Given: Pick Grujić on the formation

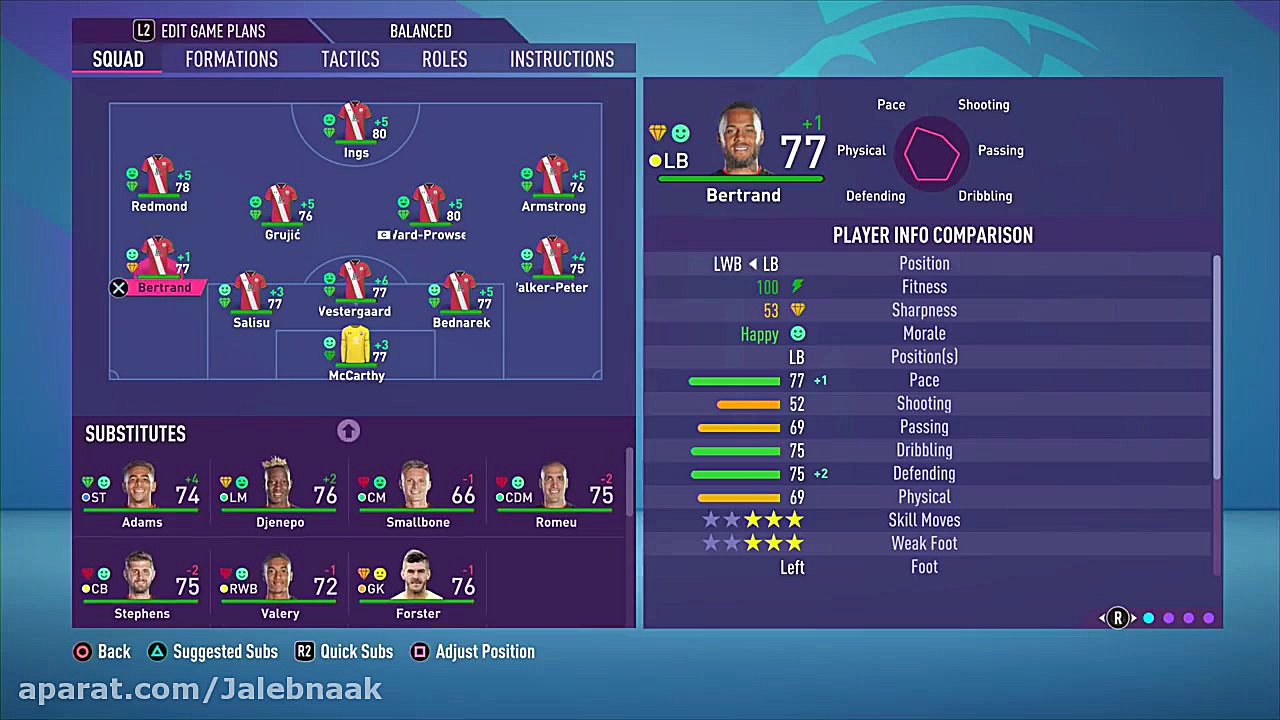Looking at the screenshot, I should coord(281,206).
